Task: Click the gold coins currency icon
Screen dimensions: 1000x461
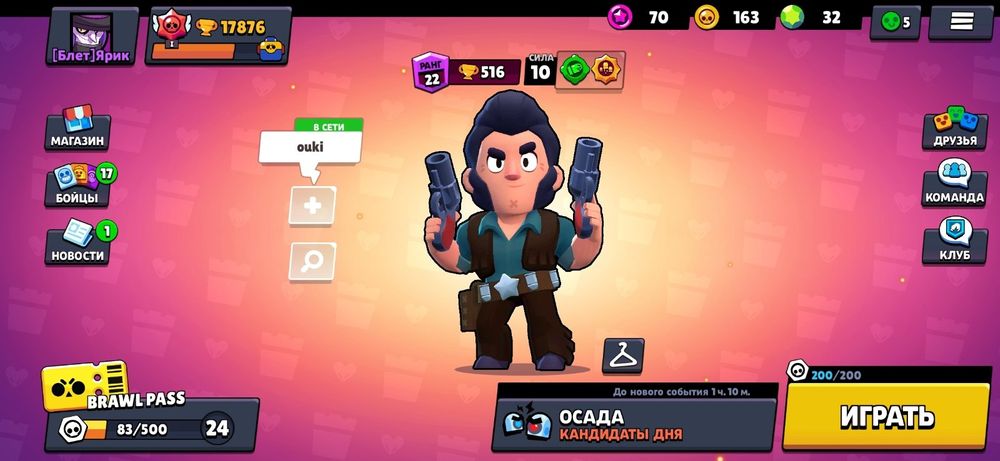Action: tap(707, 17)
